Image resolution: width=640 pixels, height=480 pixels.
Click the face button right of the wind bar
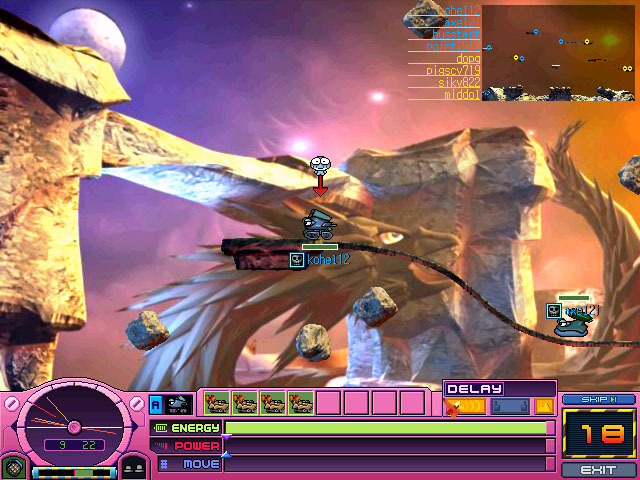point(134,467)
